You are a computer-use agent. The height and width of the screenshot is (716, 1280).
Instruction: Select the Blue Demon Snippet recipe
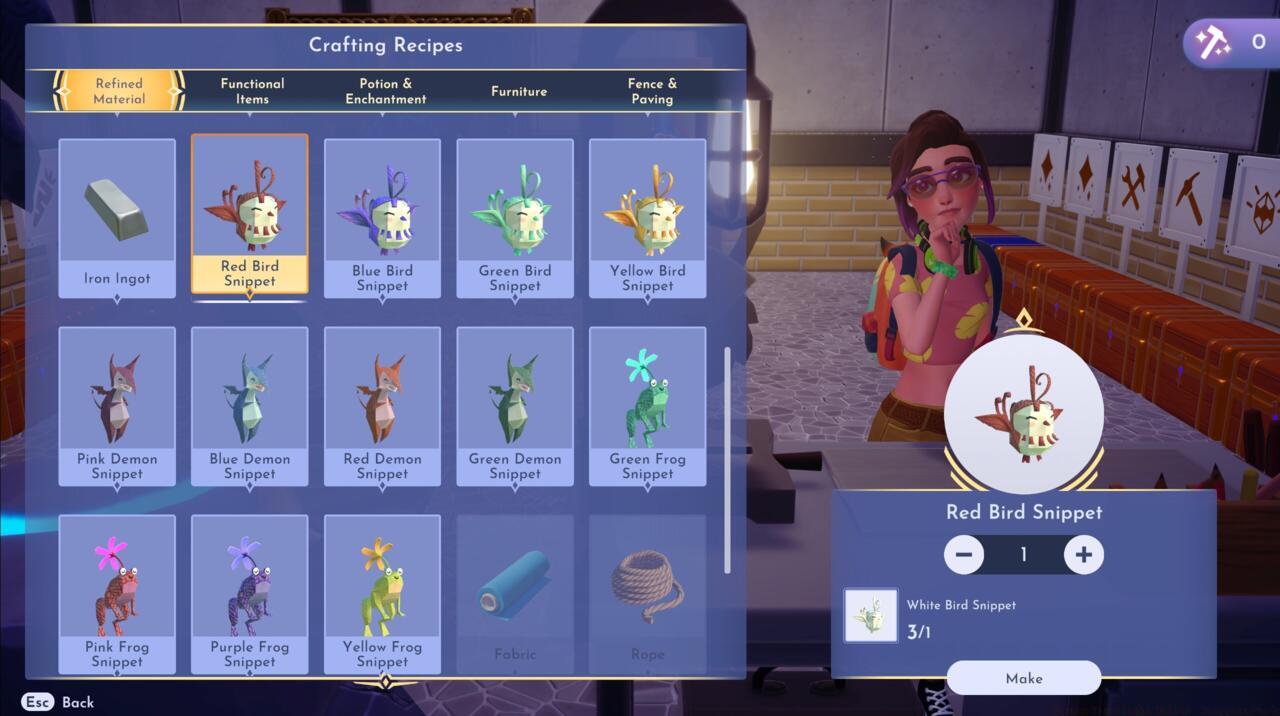250,406
